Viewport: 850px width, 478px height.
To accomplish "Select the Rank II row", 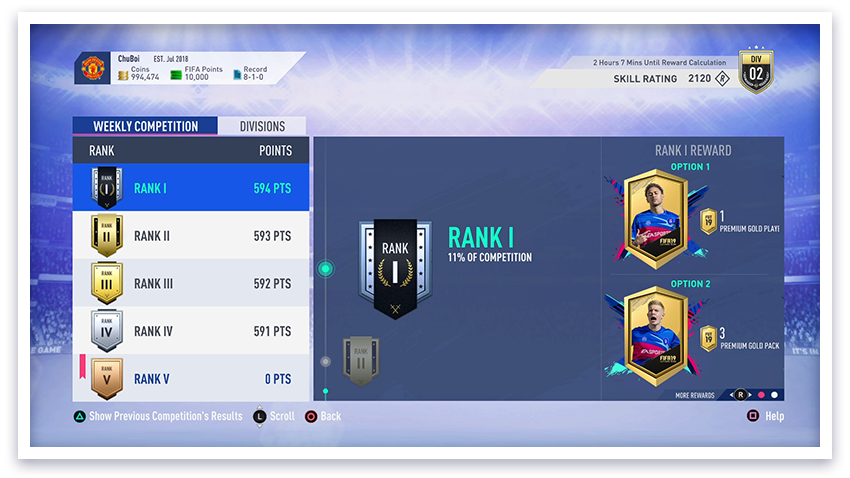I will point(190,236).
